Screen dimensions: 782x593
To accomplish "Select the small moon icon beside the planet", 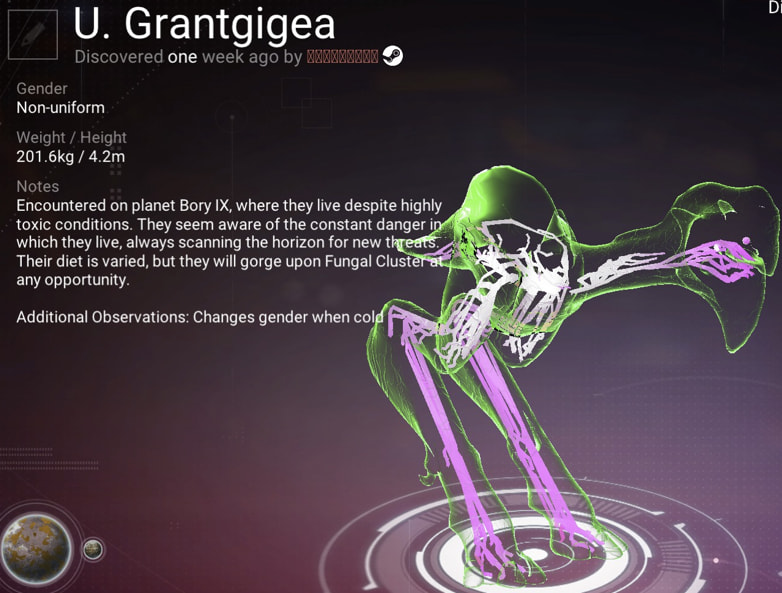I will pos(92,549).
